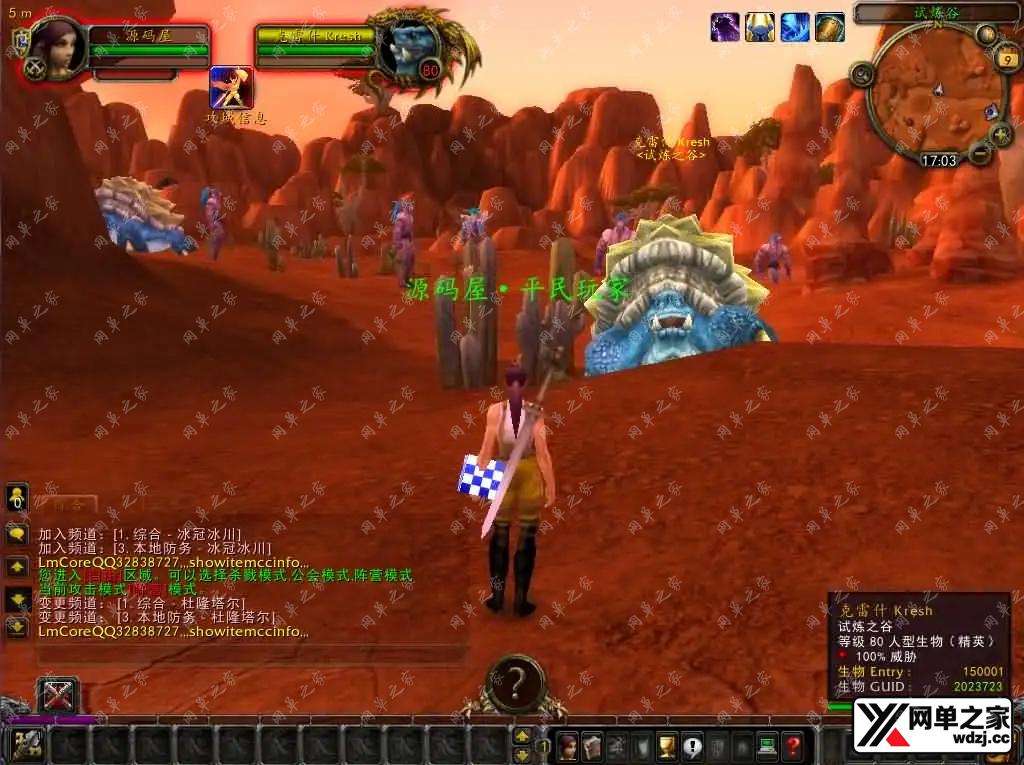The width and height of the screenshot is (1024, 765).
Task: Open the 攻城信息 siege info icon
Action: pos(231,88)
